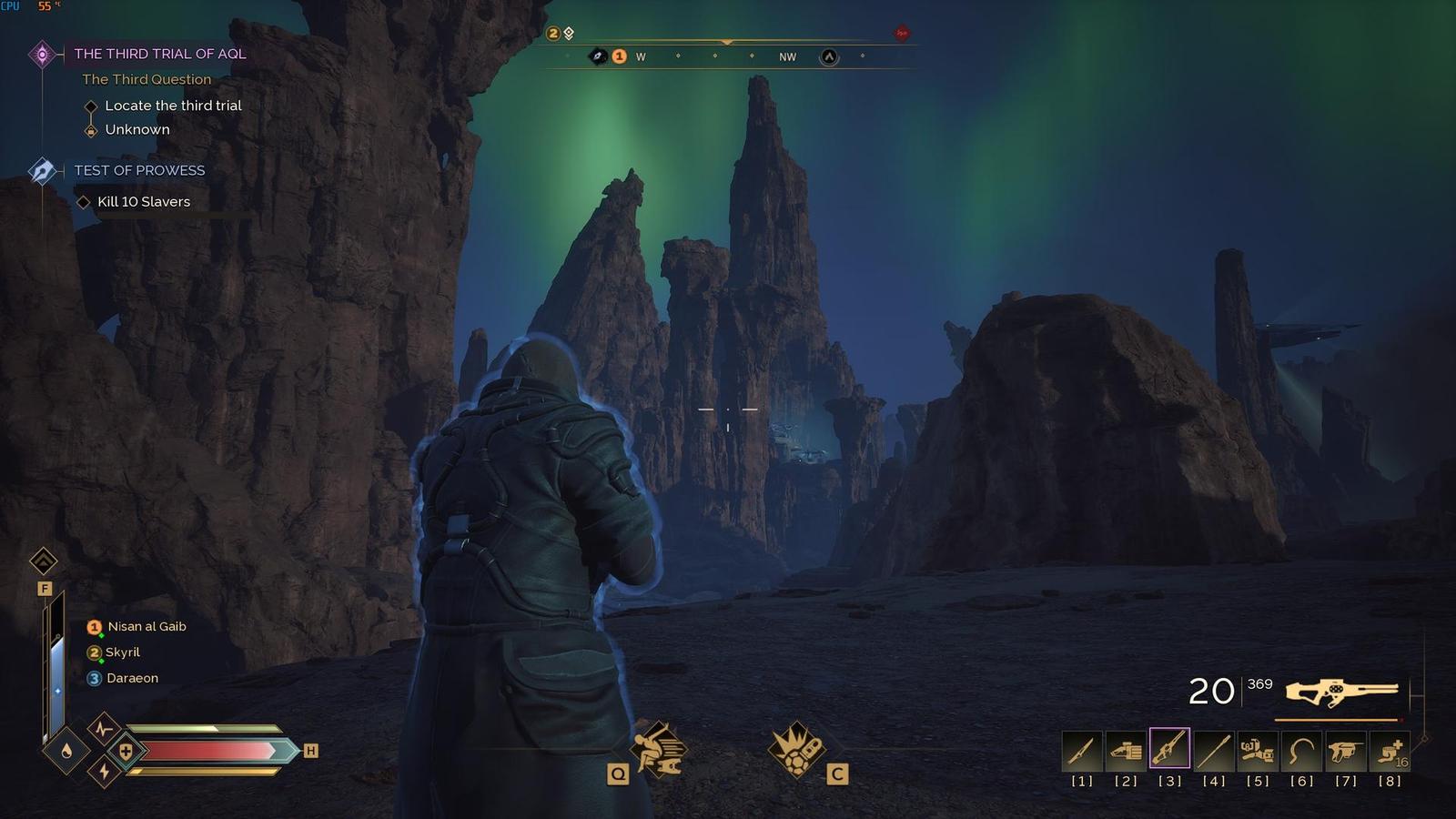Select the Third Trial of Aql quest tracker
Viewport: 1456px width, 819px height.
pos(159,54)
